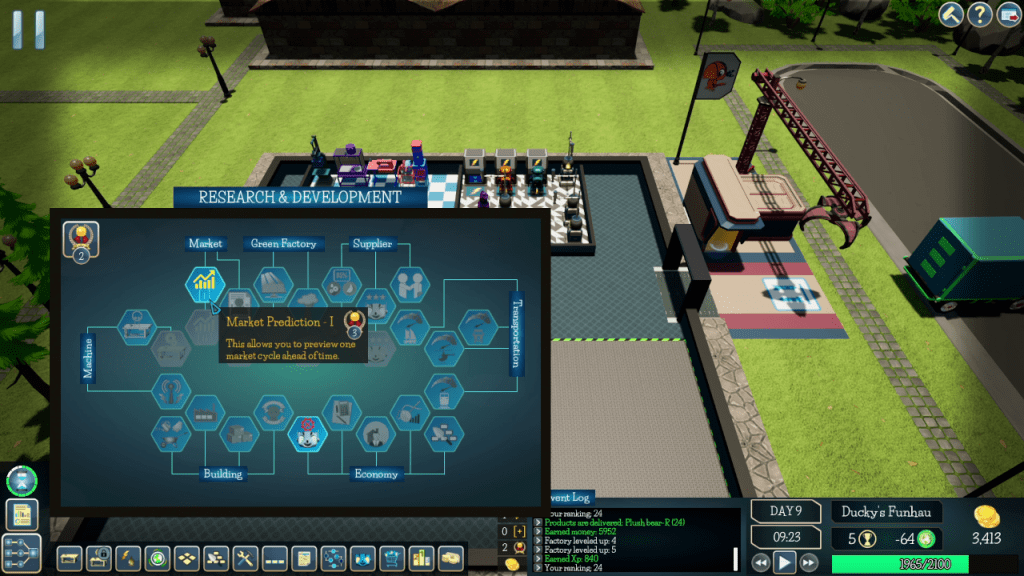Choose the handshake supplier research node

click(409, 284)
